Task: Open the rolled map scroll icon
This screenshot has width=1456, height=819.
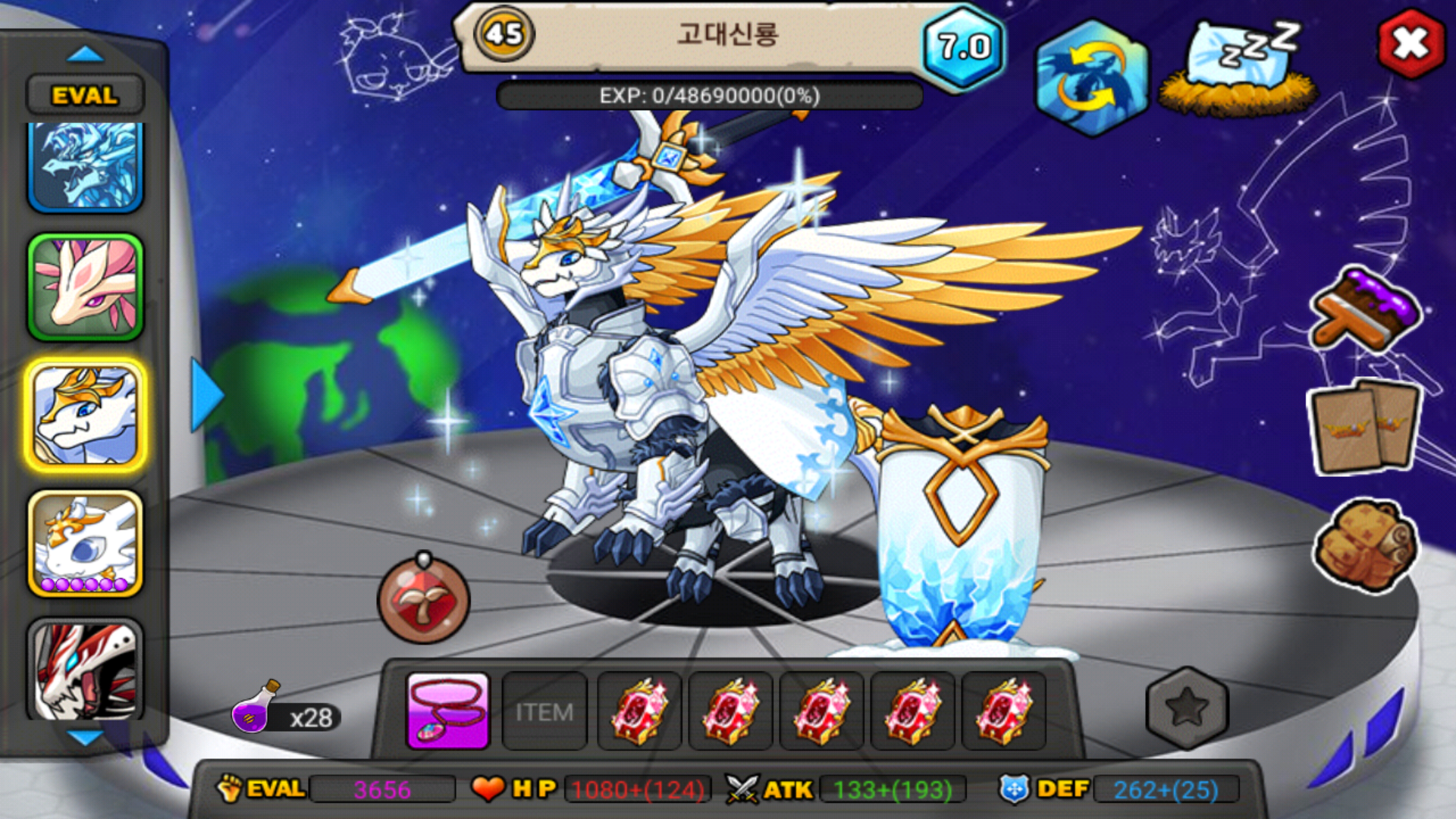Action: pos(1365,544)
